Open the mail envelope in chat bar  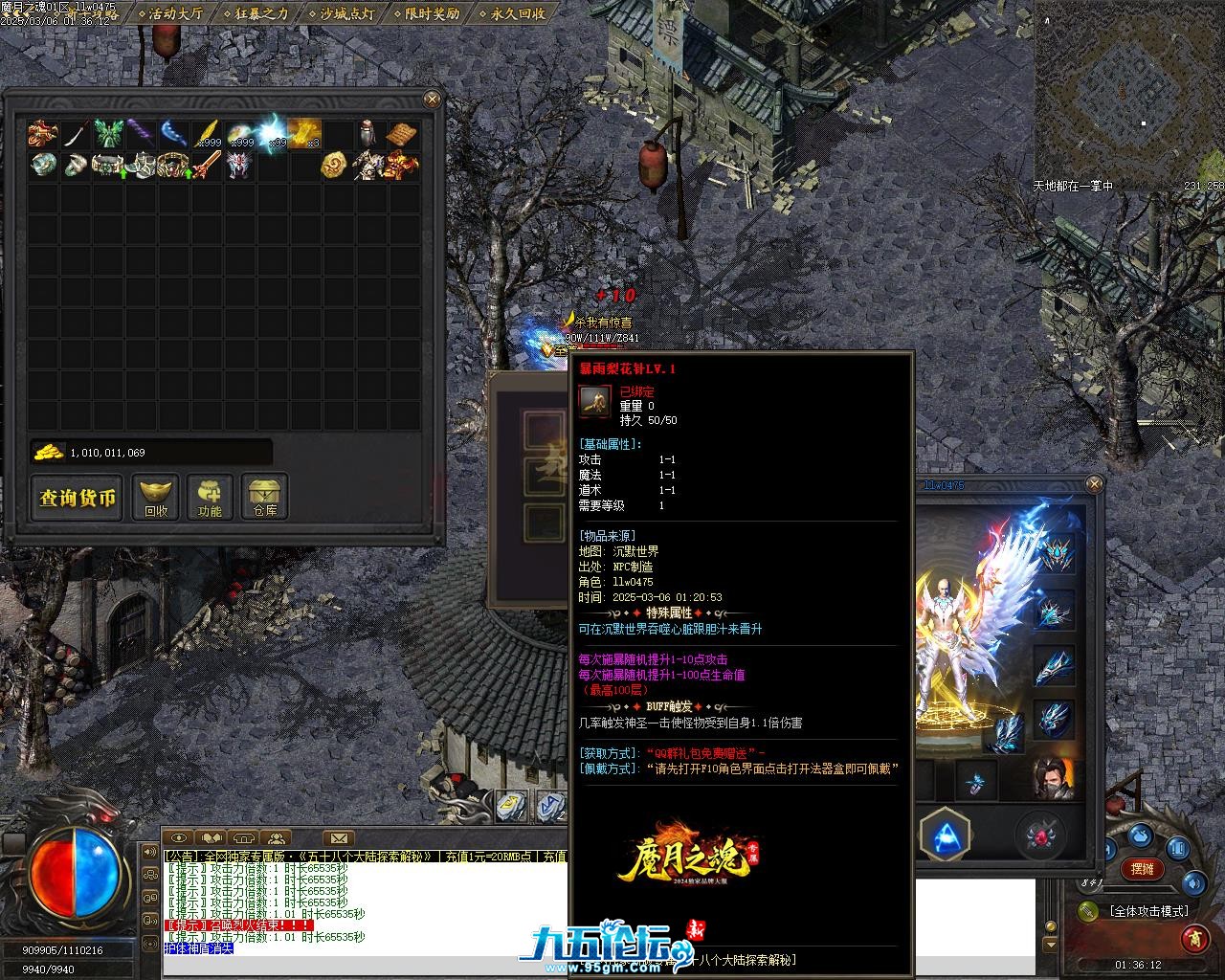click(x=338, y=839)
